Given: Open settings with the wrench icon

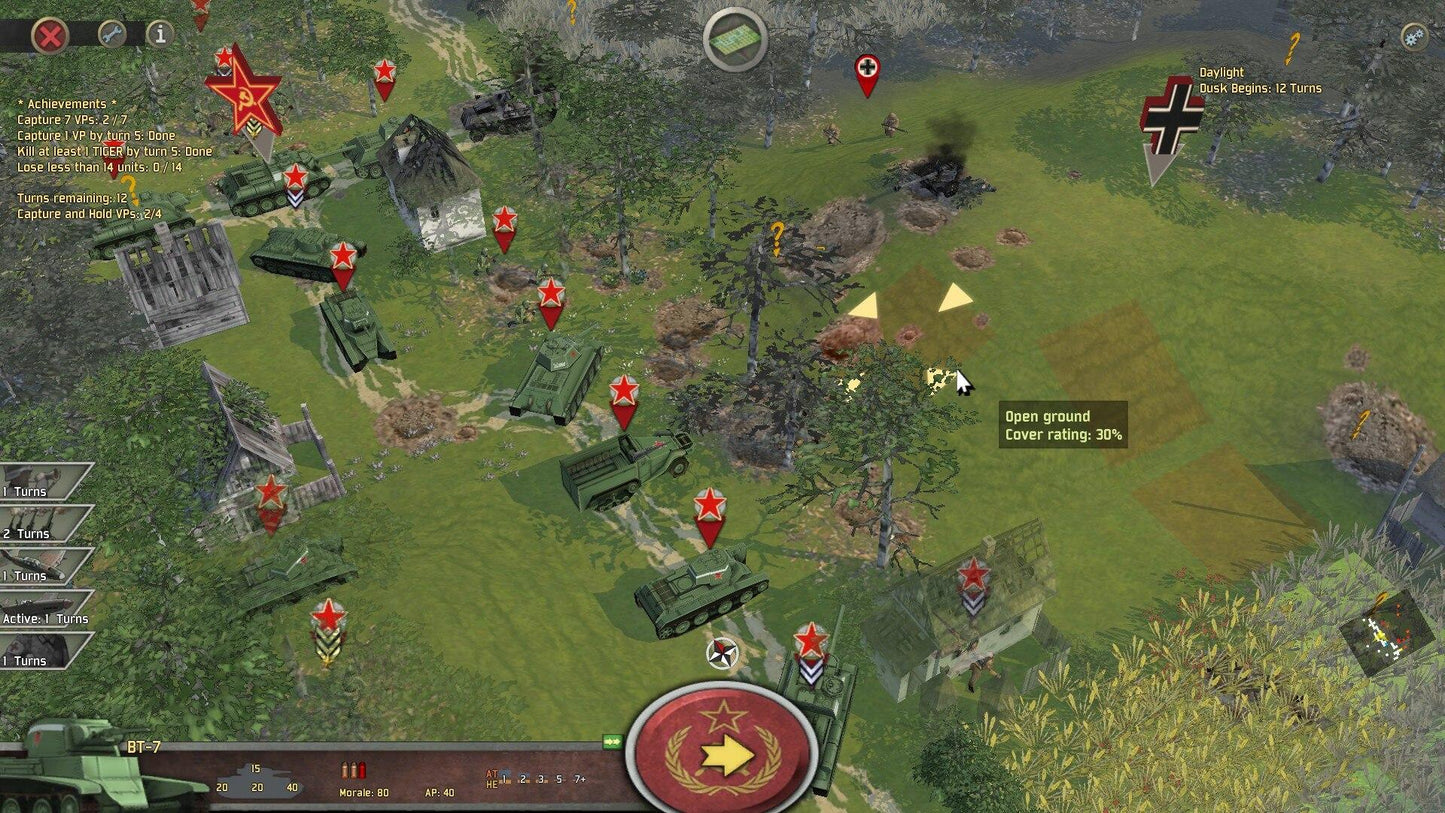Looking at the screenshot, I should click(111, 34).
